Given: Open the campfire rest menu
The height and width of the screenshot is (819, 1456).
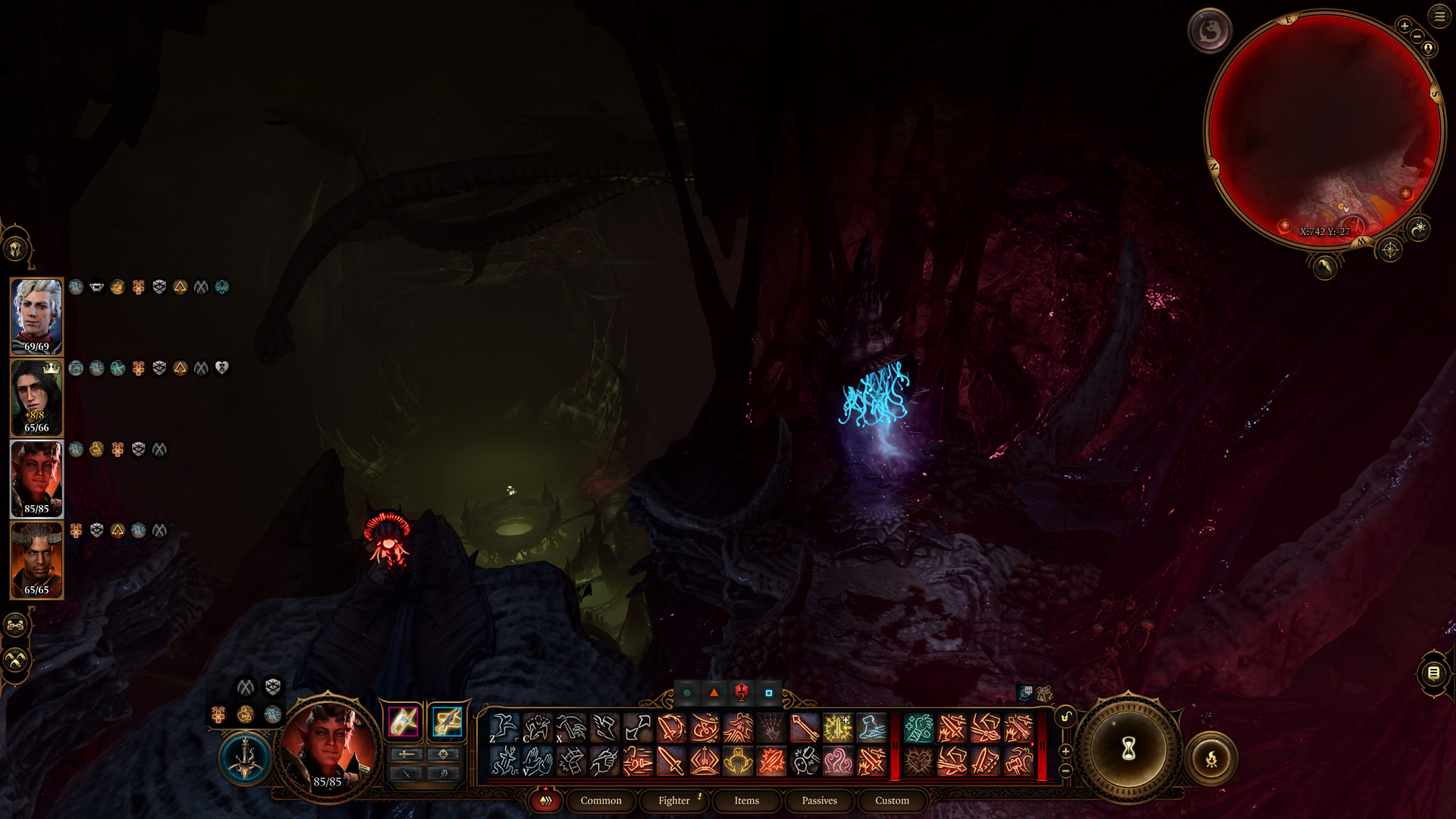Looking at the screenshot, I should coord(1211,758).
